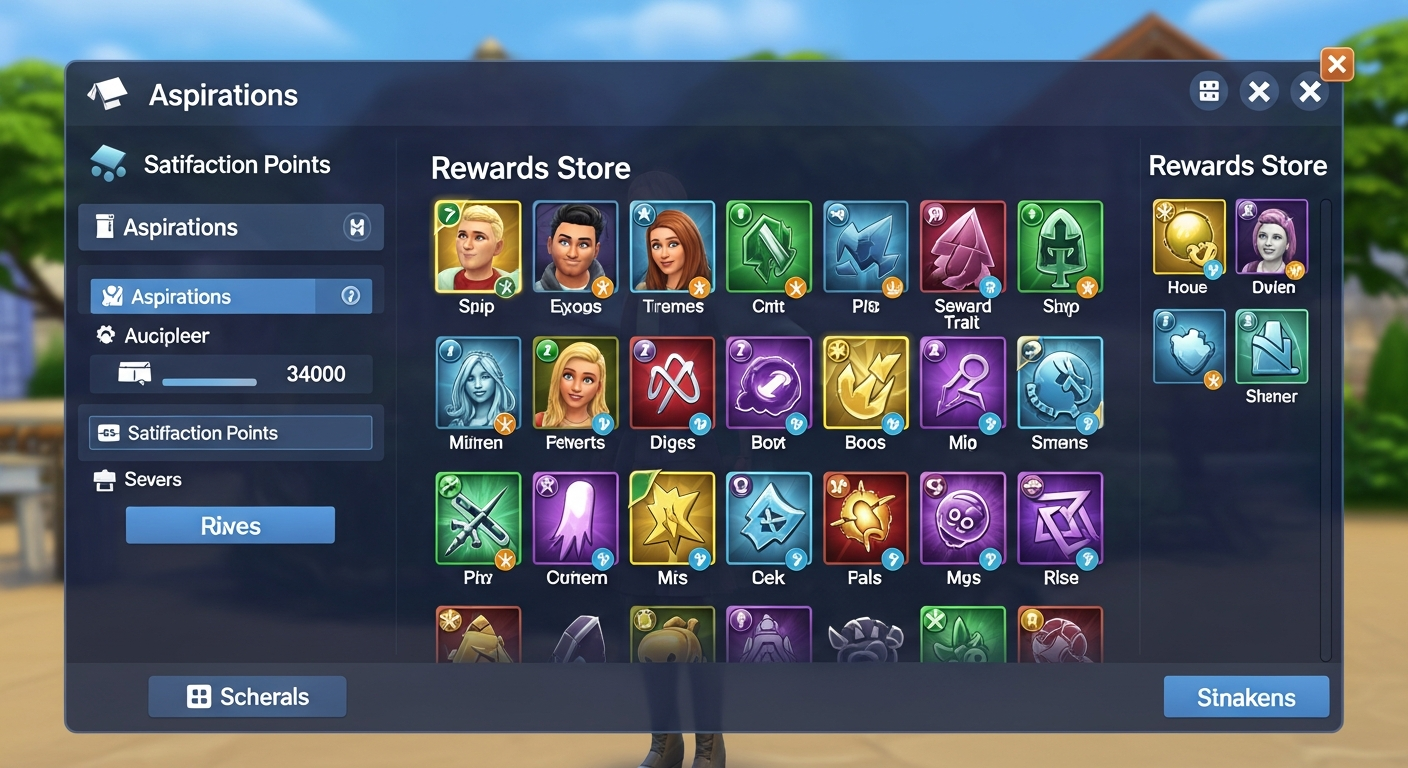This screenshot has width=1408, height=768.
Task: Open the Smens unicorn reward icon
Action: coord(1059,385)
